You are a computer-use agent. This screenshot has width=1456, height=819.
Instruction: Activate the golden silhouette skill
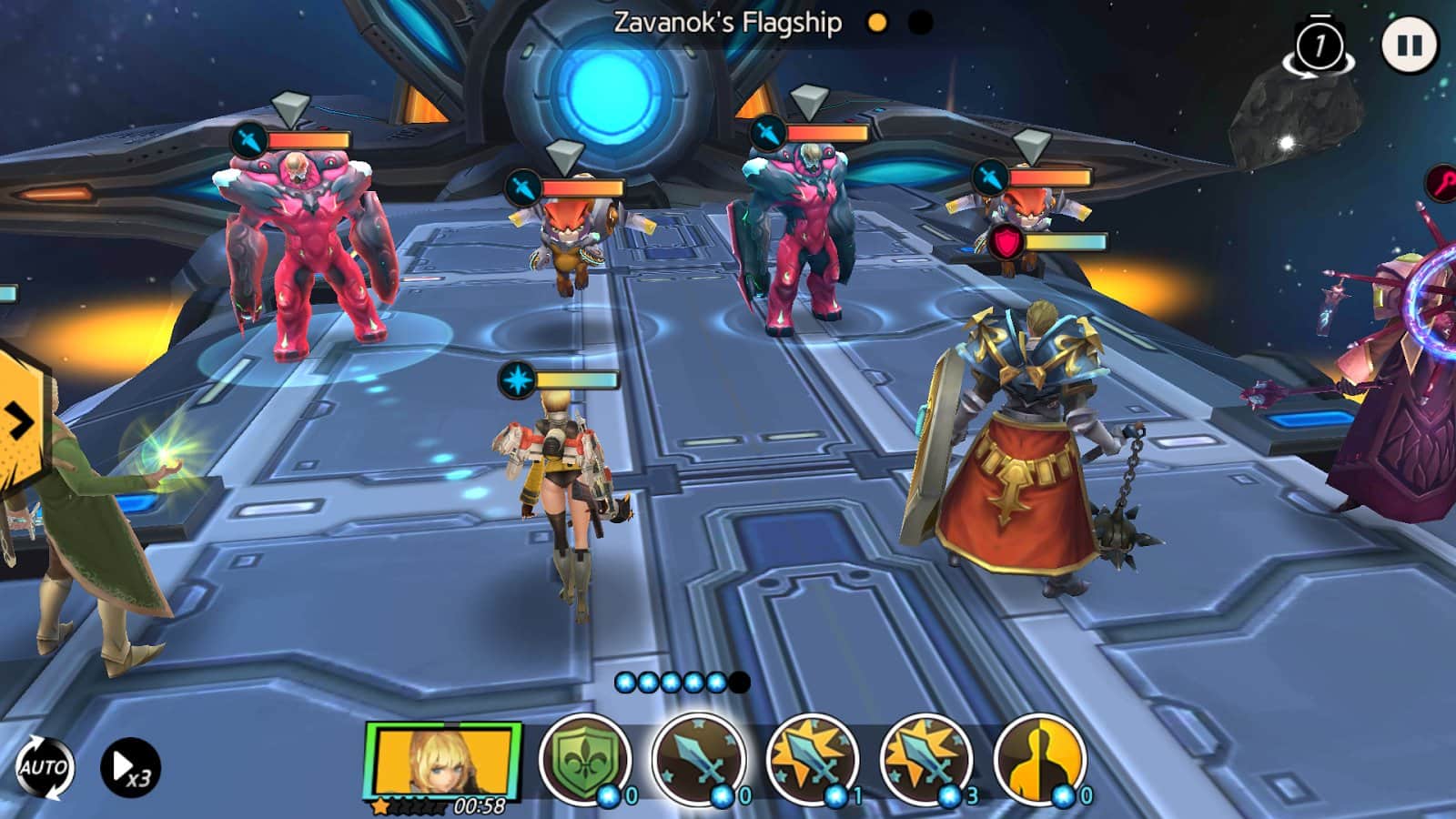coord(1039,759)
